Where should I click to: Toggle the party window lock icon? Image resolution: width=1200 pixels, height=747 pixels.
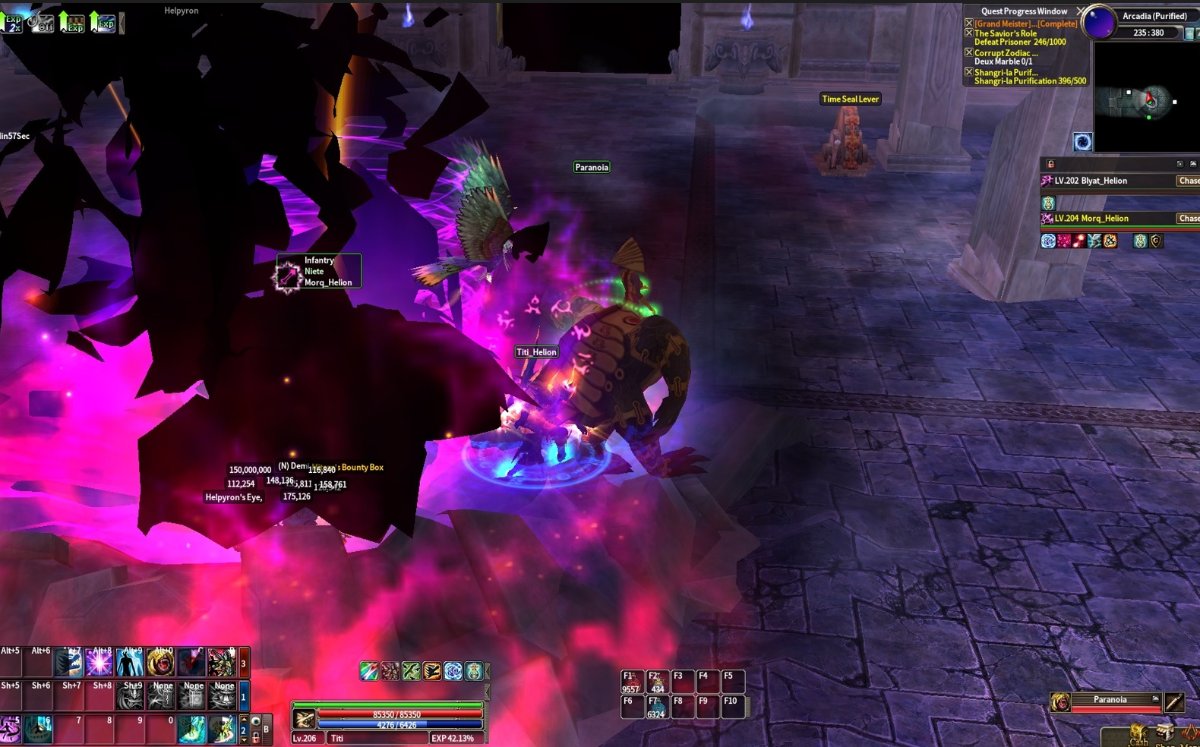pos(1049,163)
